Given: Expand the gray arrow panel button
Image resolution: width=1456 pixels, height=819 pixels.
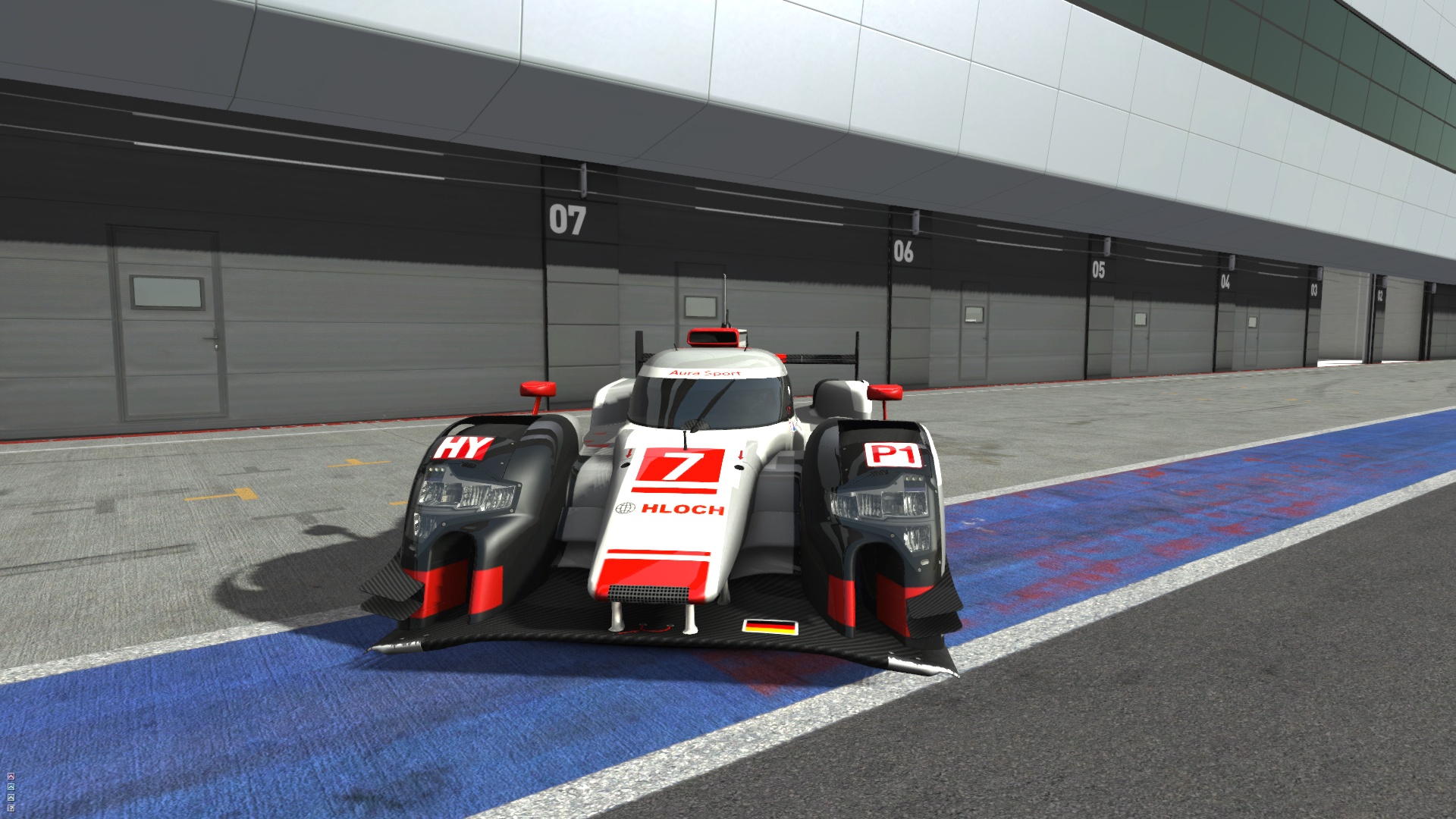Looking at the screenshot, I should (x=11, y=797).
